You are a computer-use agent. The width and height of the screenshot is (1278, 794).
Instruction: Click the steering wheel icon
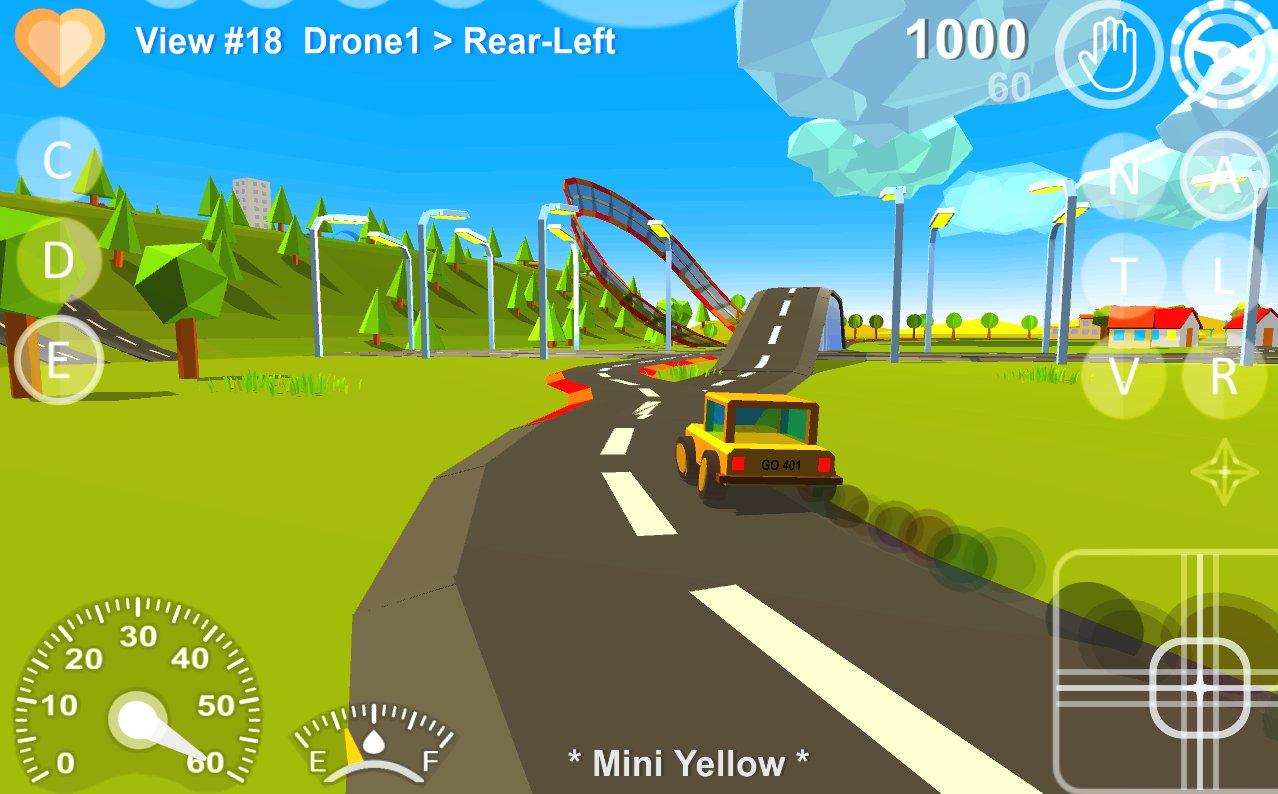point(1226,52)
